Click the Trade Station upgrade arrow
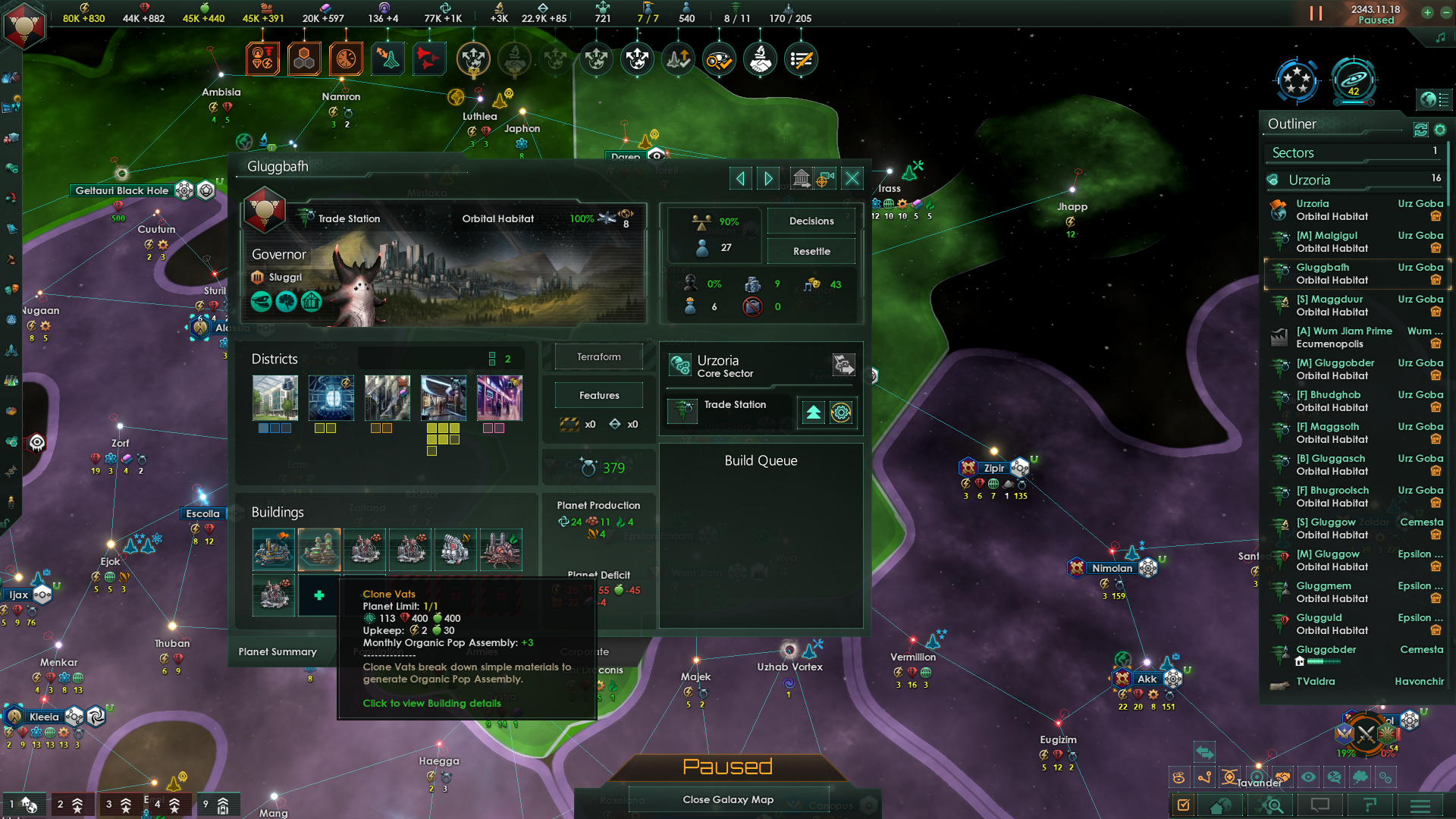Image resolution: width=1456 pixels, height=819 pixels. tap(812, 413)
